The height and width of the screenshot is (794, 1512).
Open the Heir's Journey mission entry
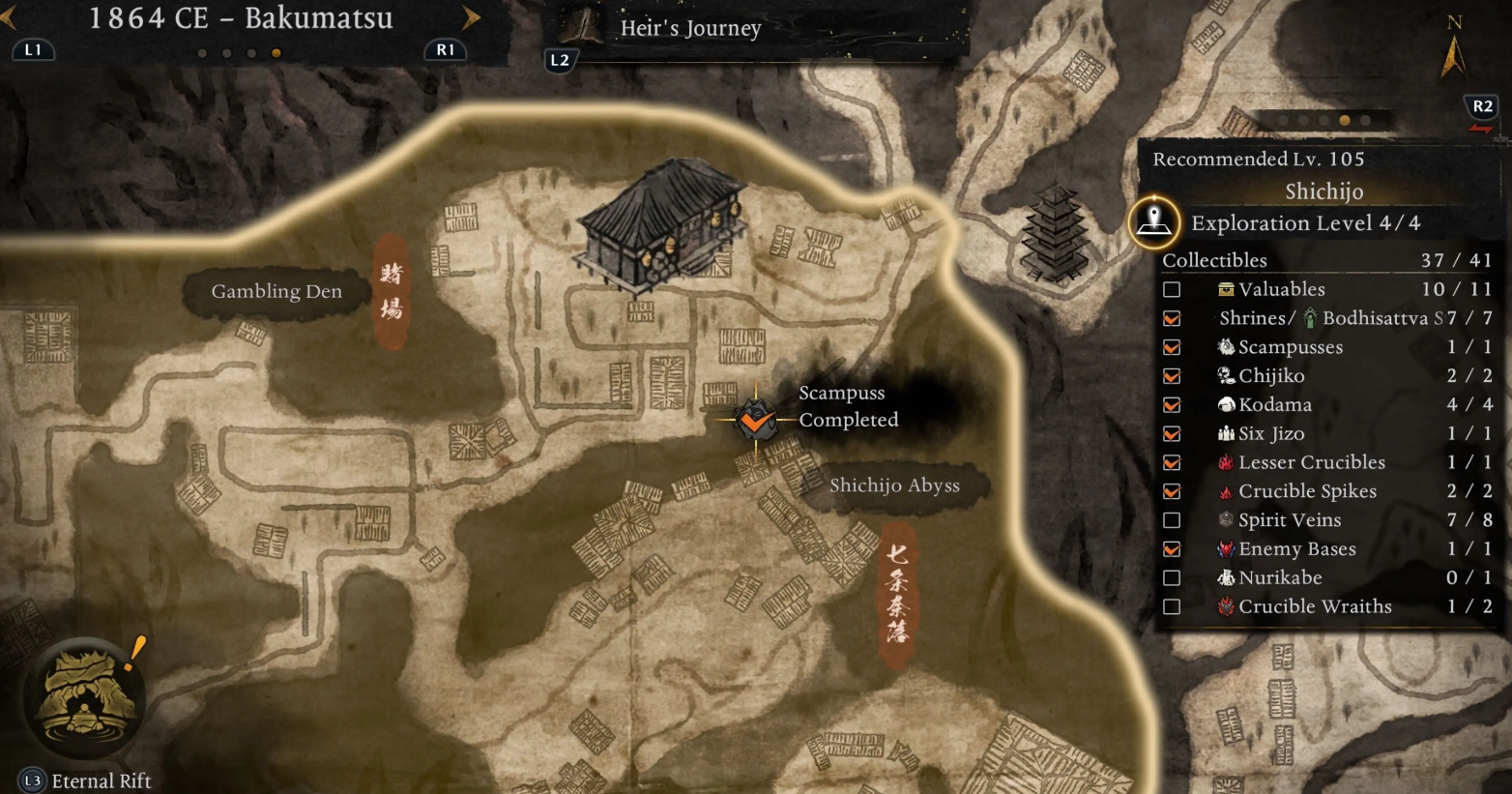(690, 29)
